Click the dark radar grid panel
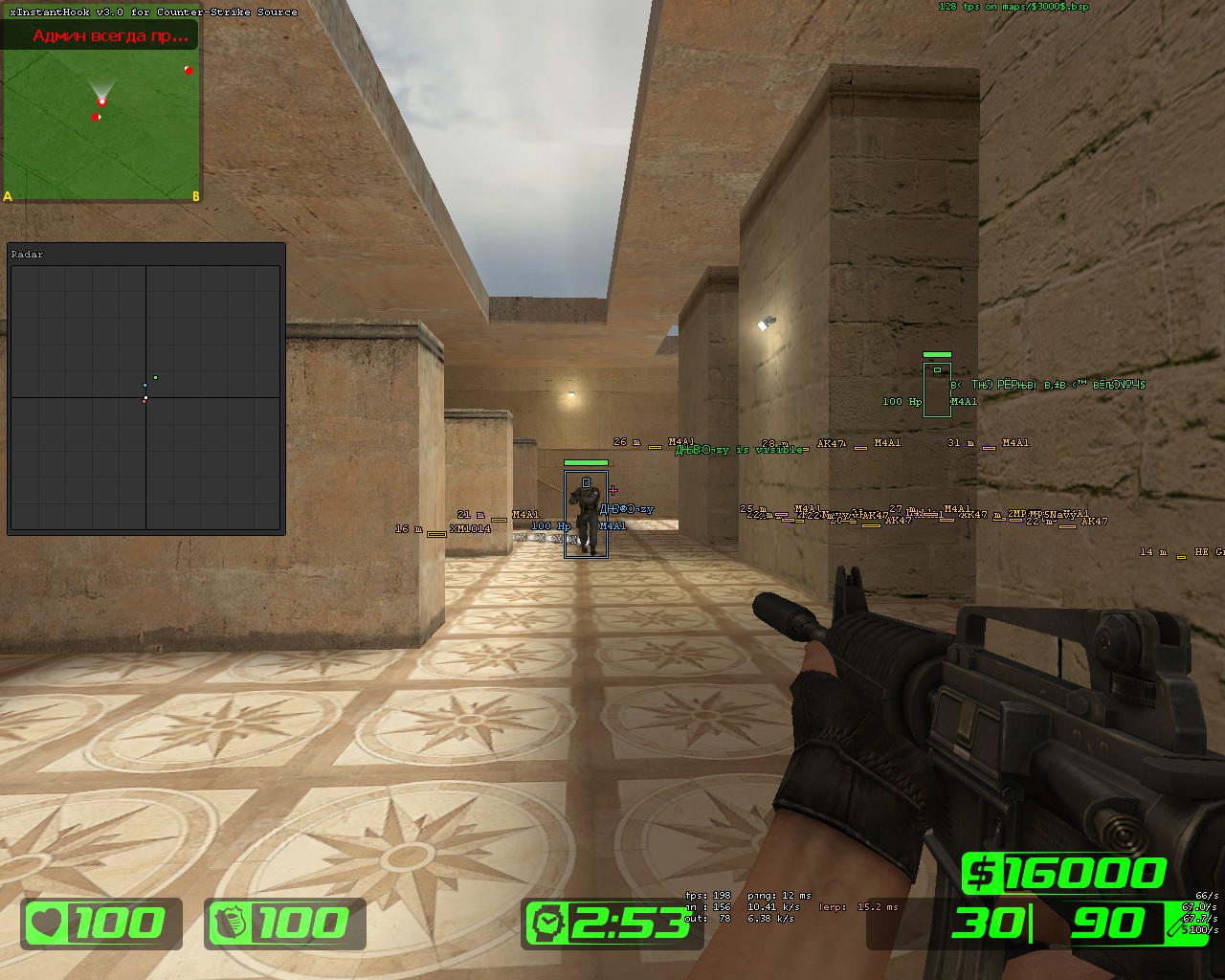 click(x=145, y=397)
